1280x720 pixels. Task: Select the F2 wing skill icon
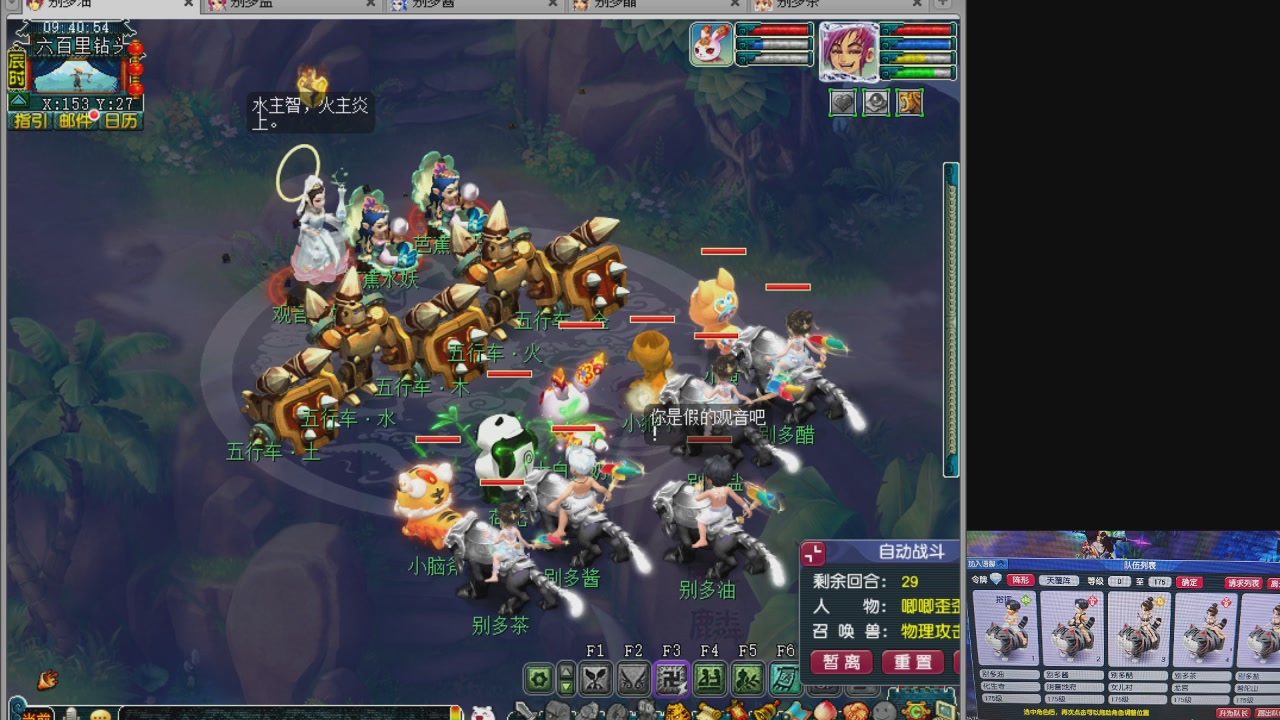coord(634,677)
